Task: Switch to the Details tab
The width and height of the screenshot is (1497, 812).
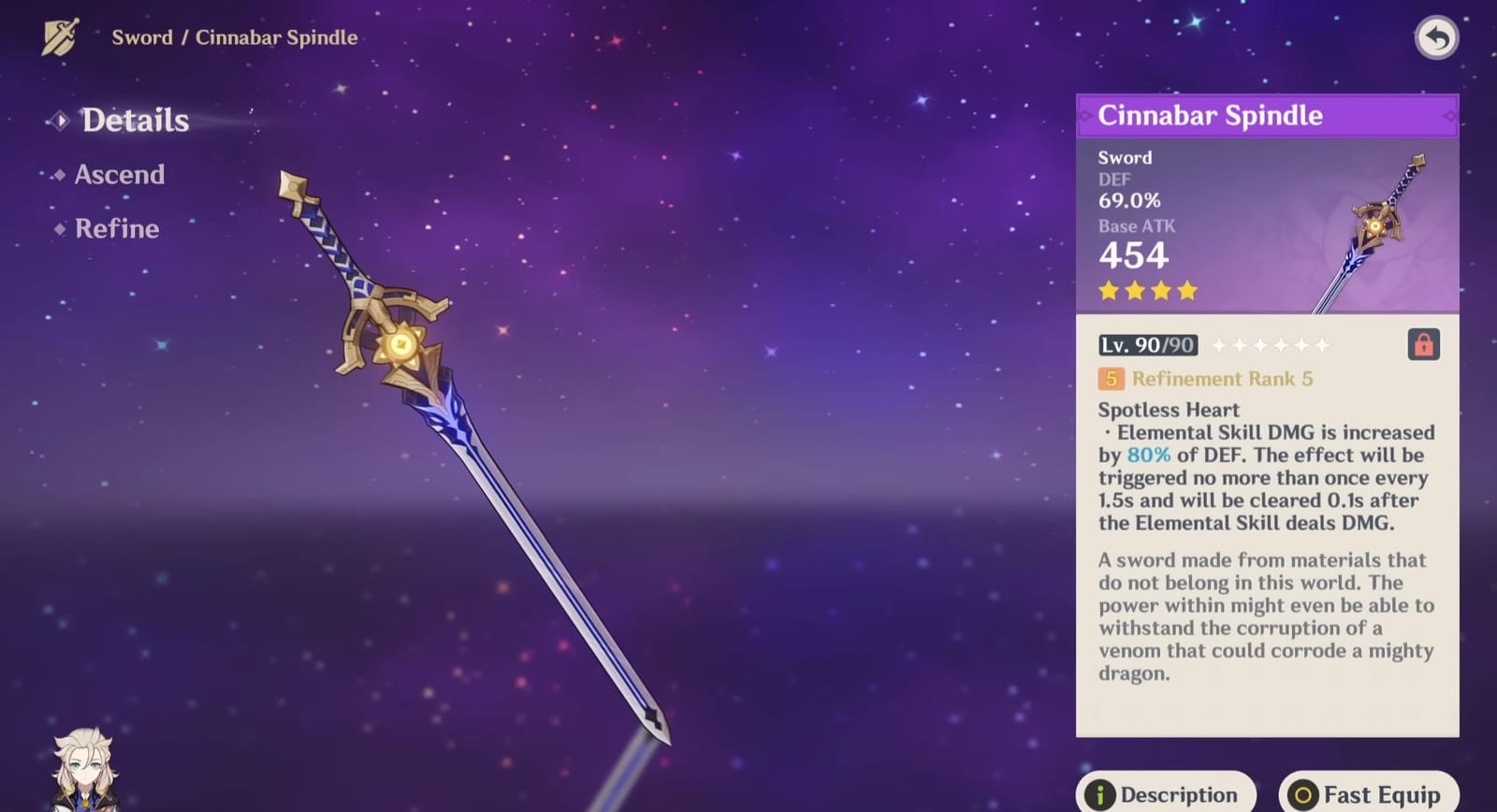Action: tap(134, 120)
